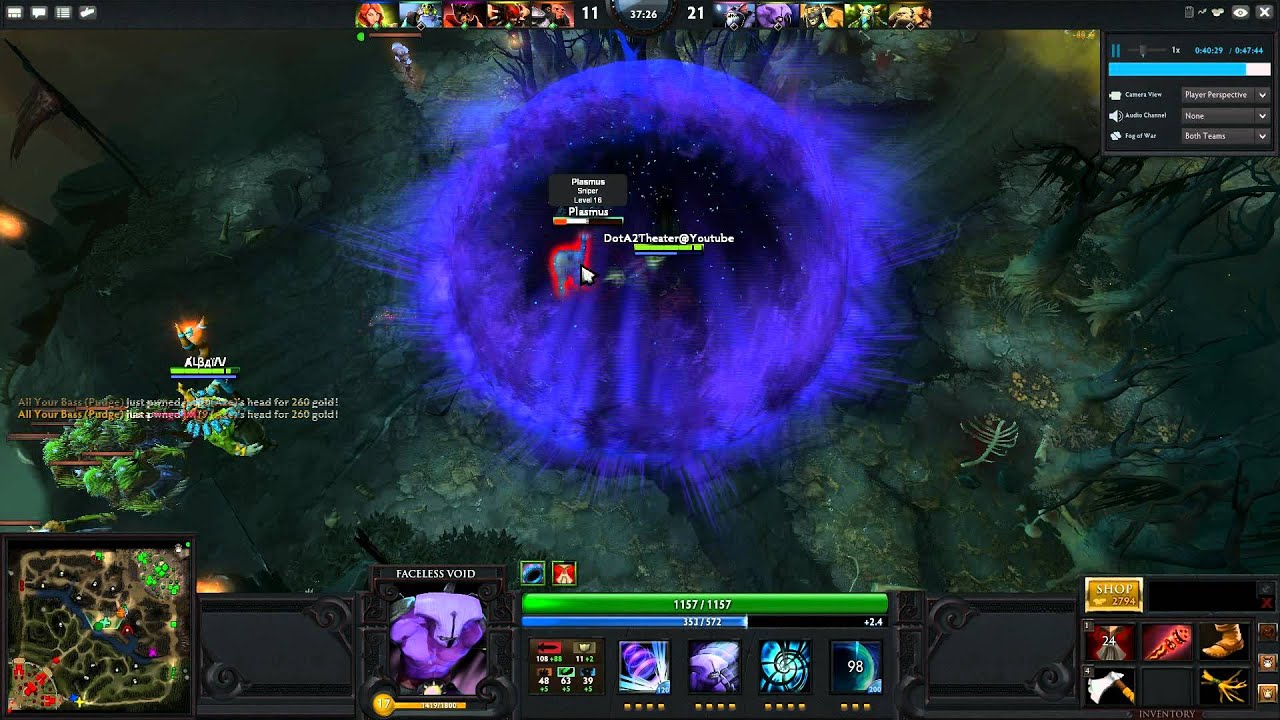Open the Camera View dropdown
1280x720 pixels.
click(x=1225, y=95)
